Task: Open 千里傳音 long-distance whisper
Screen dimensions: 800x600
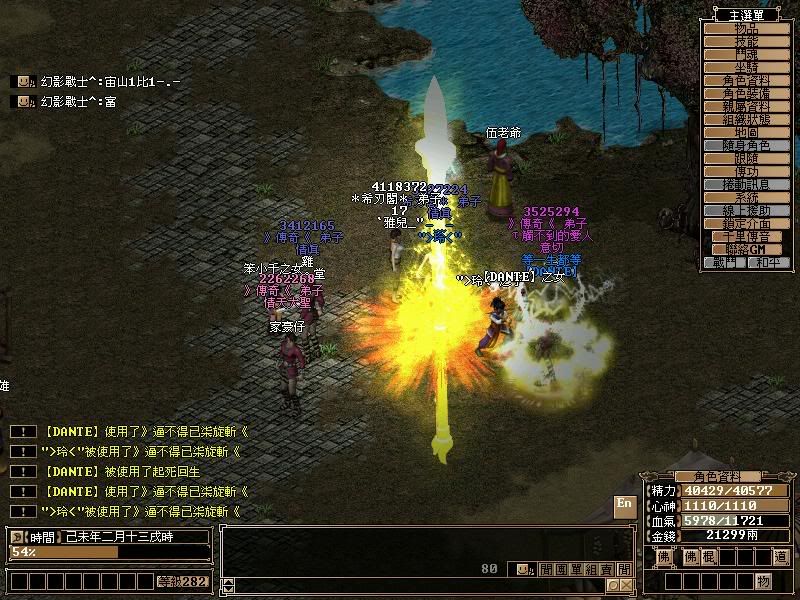Action: [x=747, y=236]
